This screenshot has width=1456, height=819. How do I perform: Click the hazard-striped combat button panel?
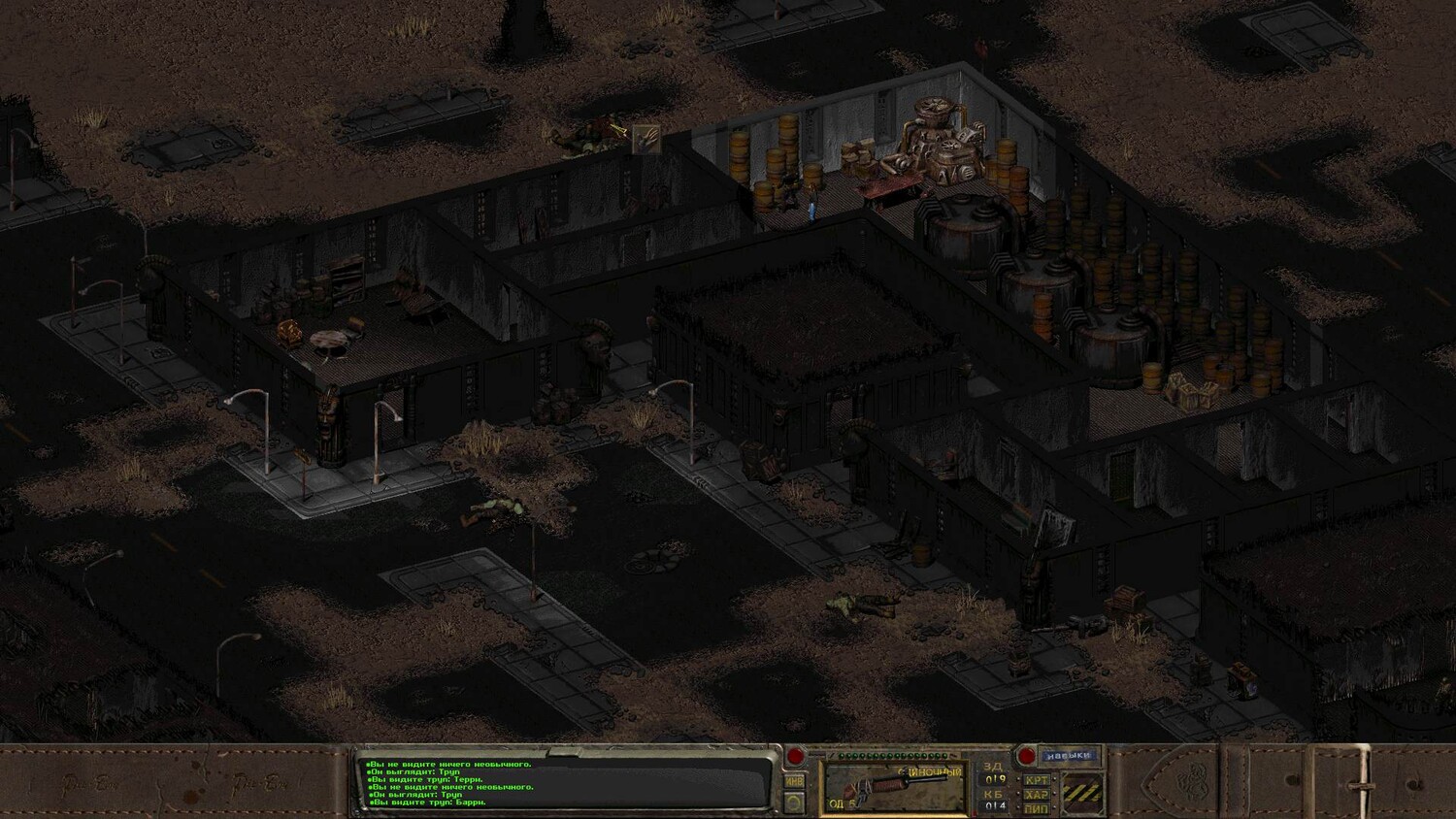click(x=1083, y=793)
